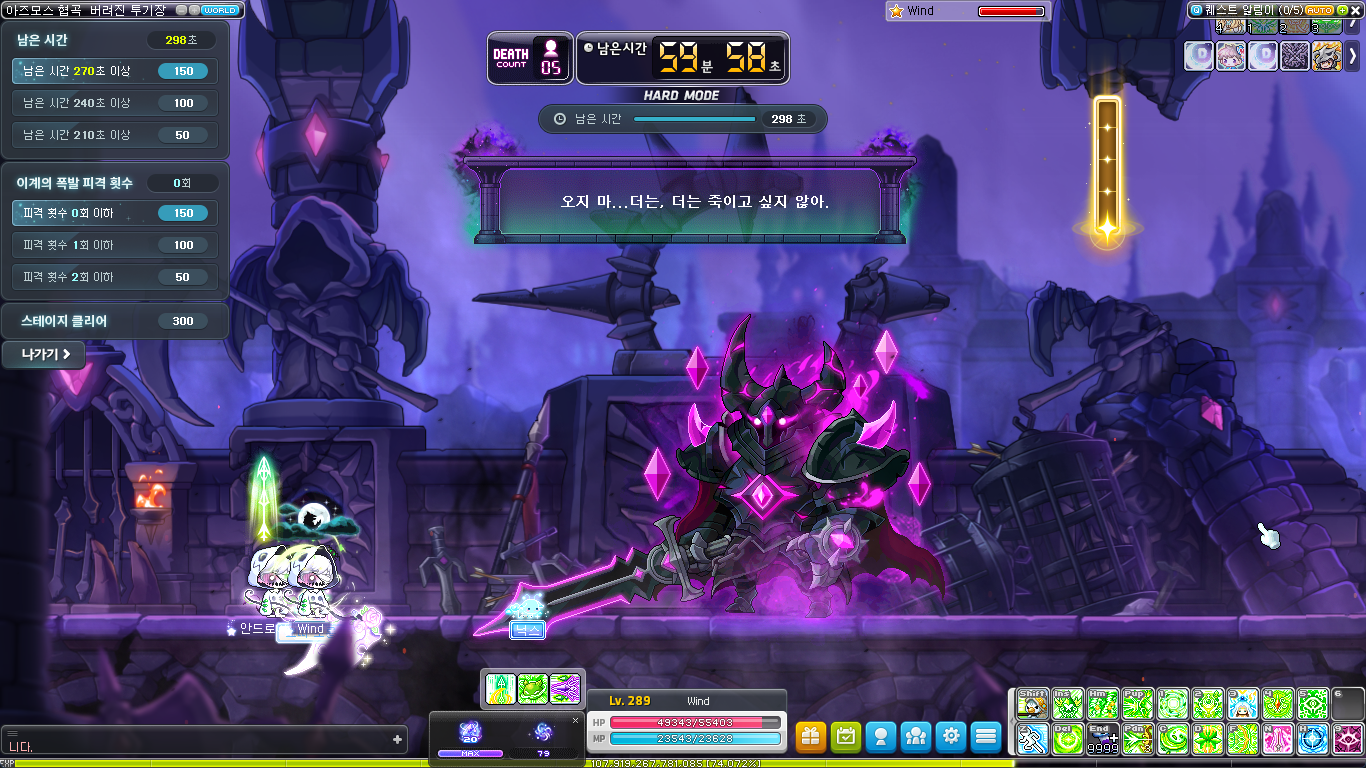Close the purple orb gauge panel

click(575, 720)
